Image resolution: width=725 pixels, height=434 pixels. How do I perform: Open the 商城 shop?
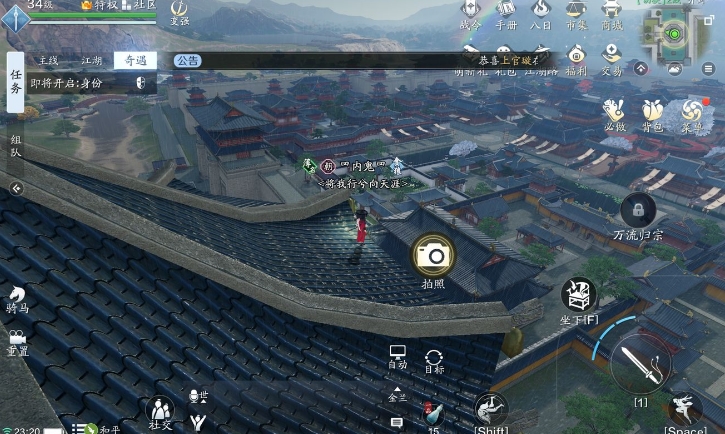click(x=611, y=15)
